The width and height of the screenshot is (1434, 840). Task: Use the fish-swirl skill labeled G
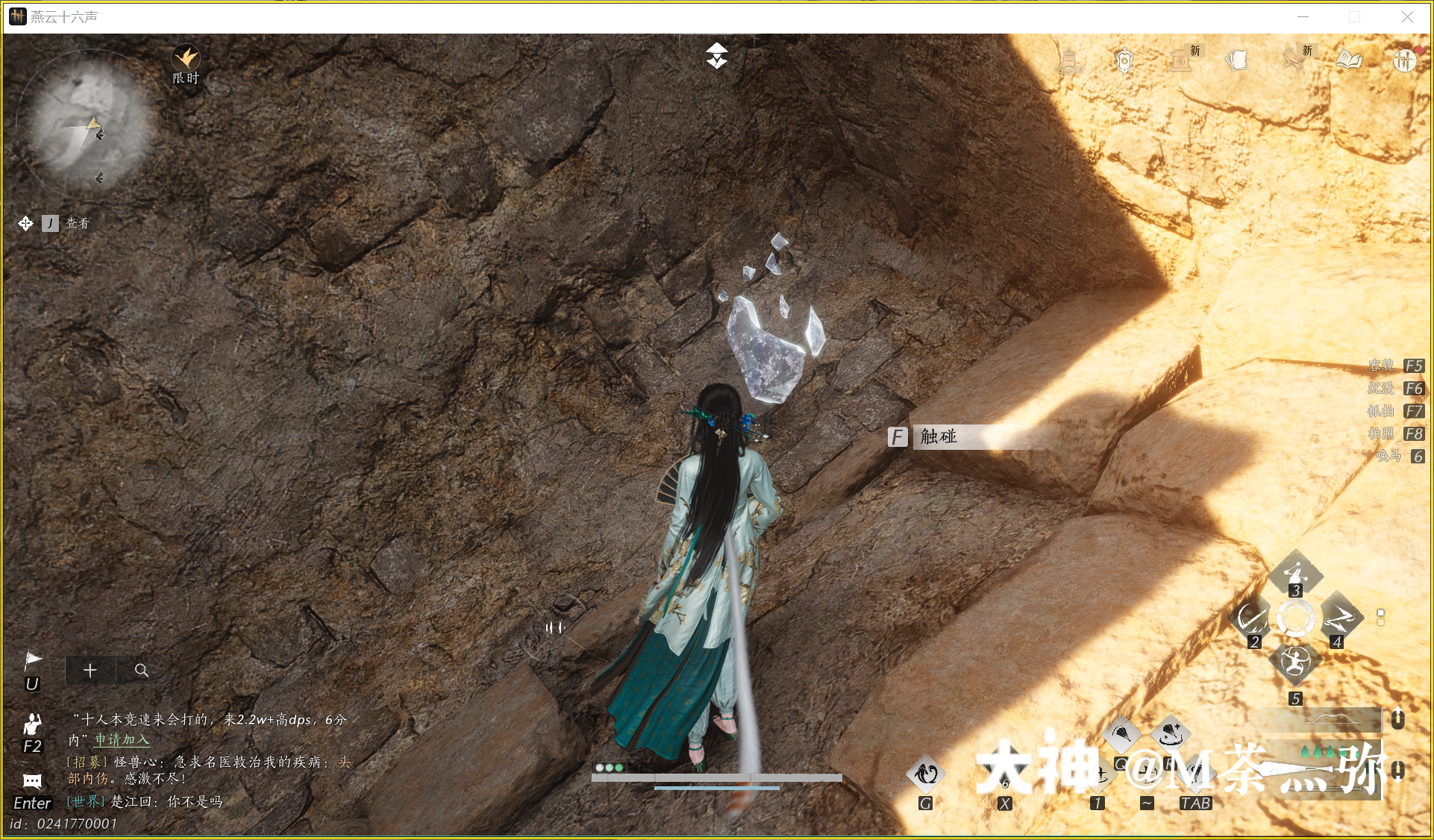(925, 775)
